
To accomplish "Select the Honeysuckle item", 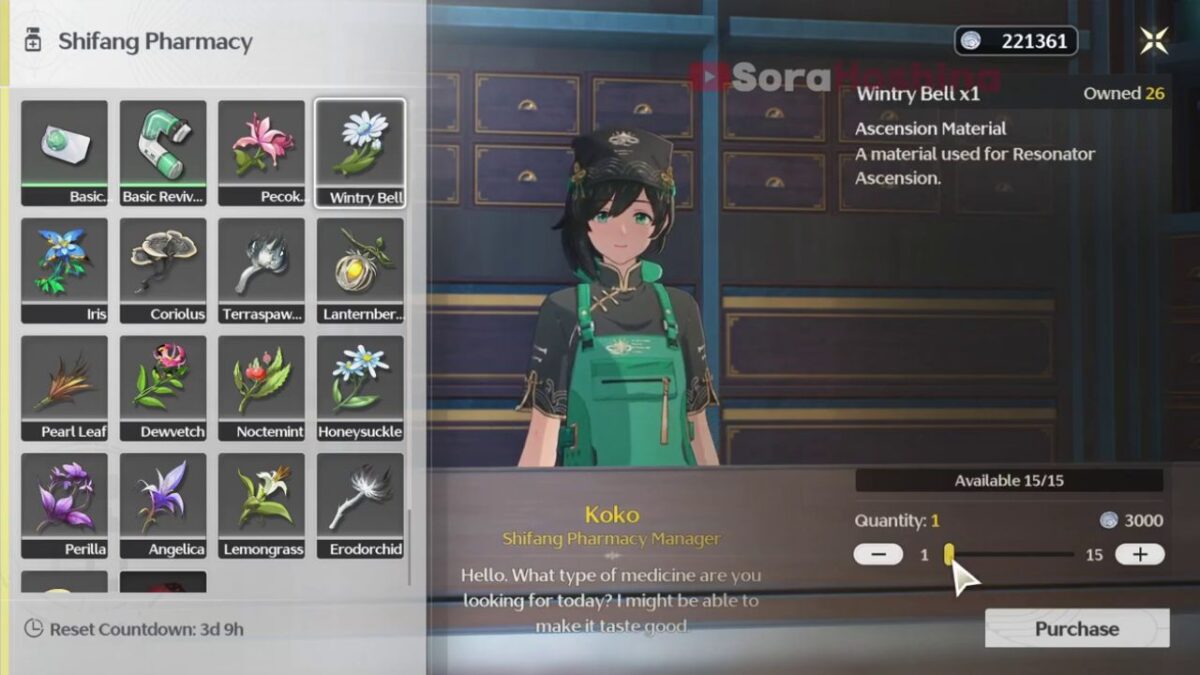I will [360, 388].
